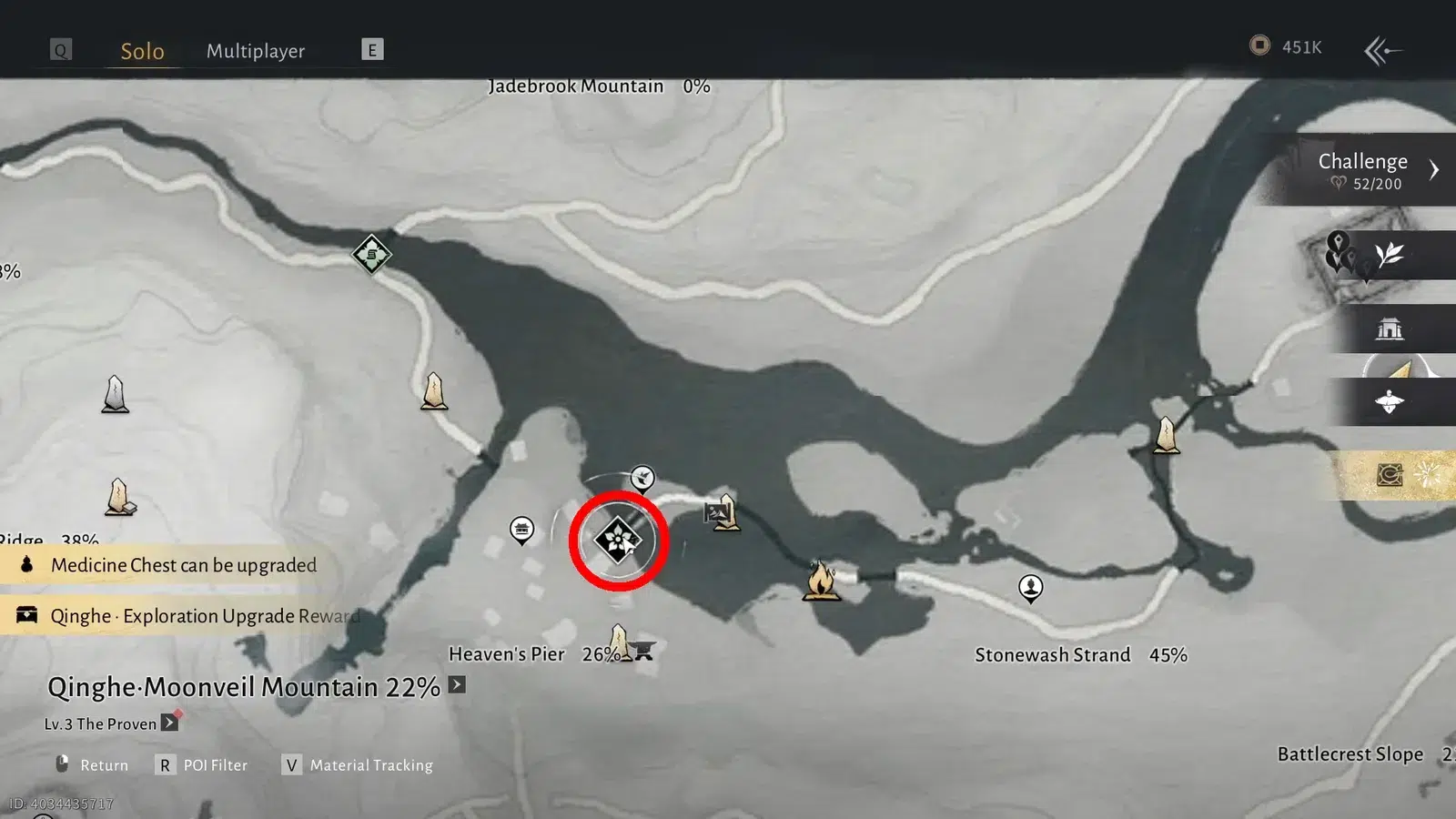The width and height of the screenshot is (1456, 819).
Task: Open Material Tracking
Action: click(x=359, y=765)
